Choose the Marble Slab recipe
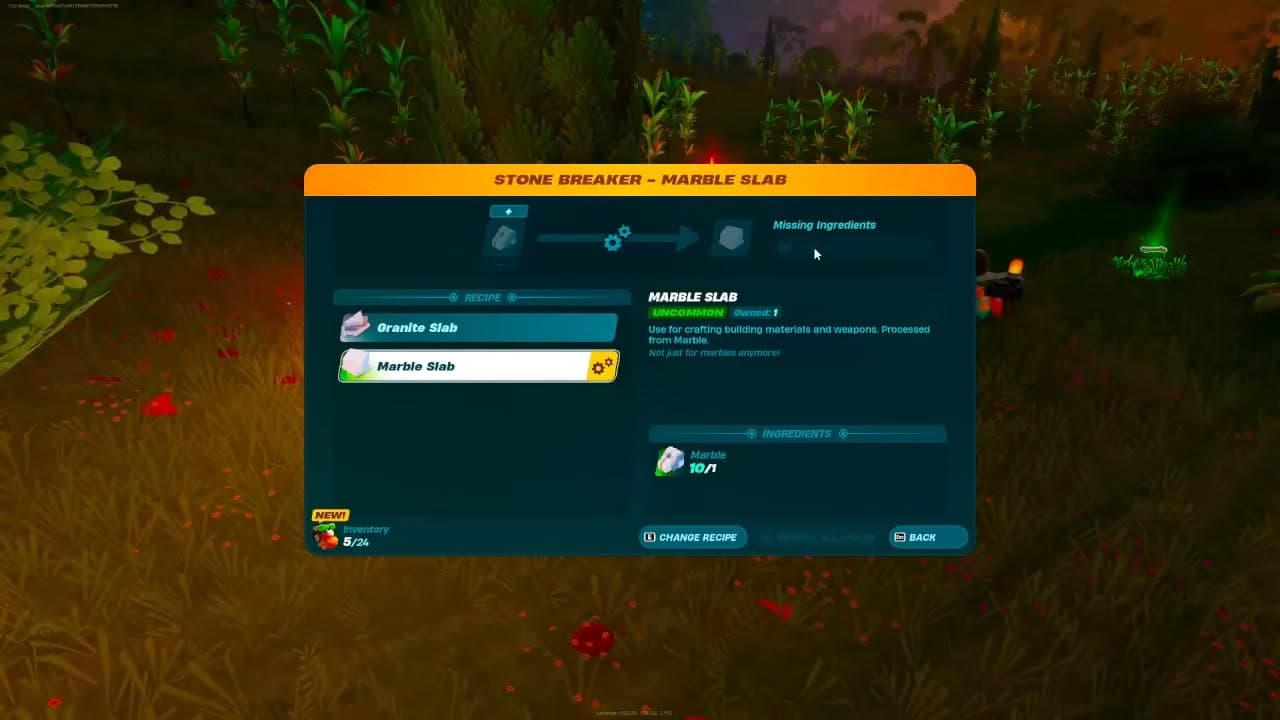This screenshot has height=720, width=1280. tap(478, 367)
